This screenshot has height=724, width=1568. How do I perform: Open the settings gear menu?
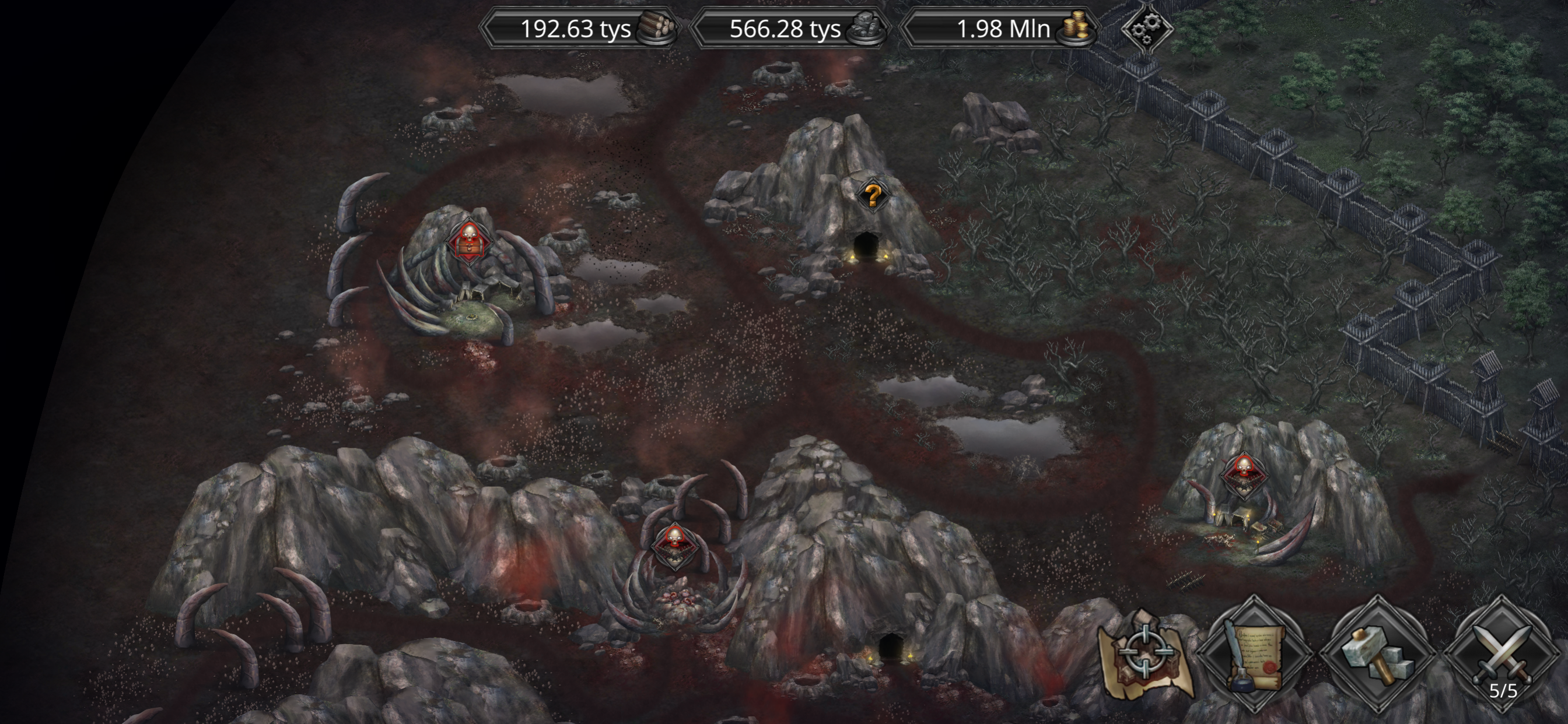(x=1147, y=29)
